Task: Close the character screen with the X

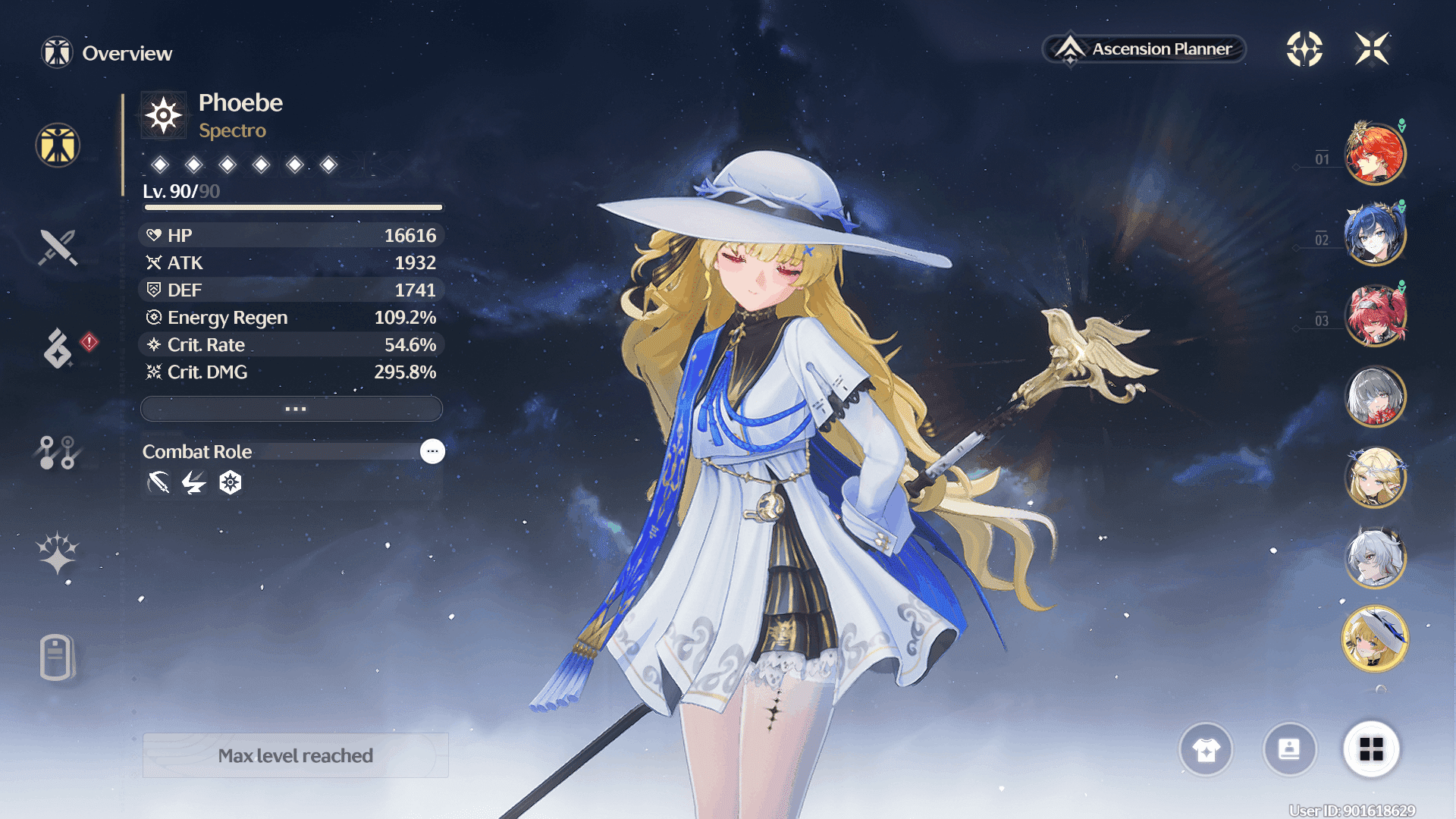Action: pos(1372,49)
